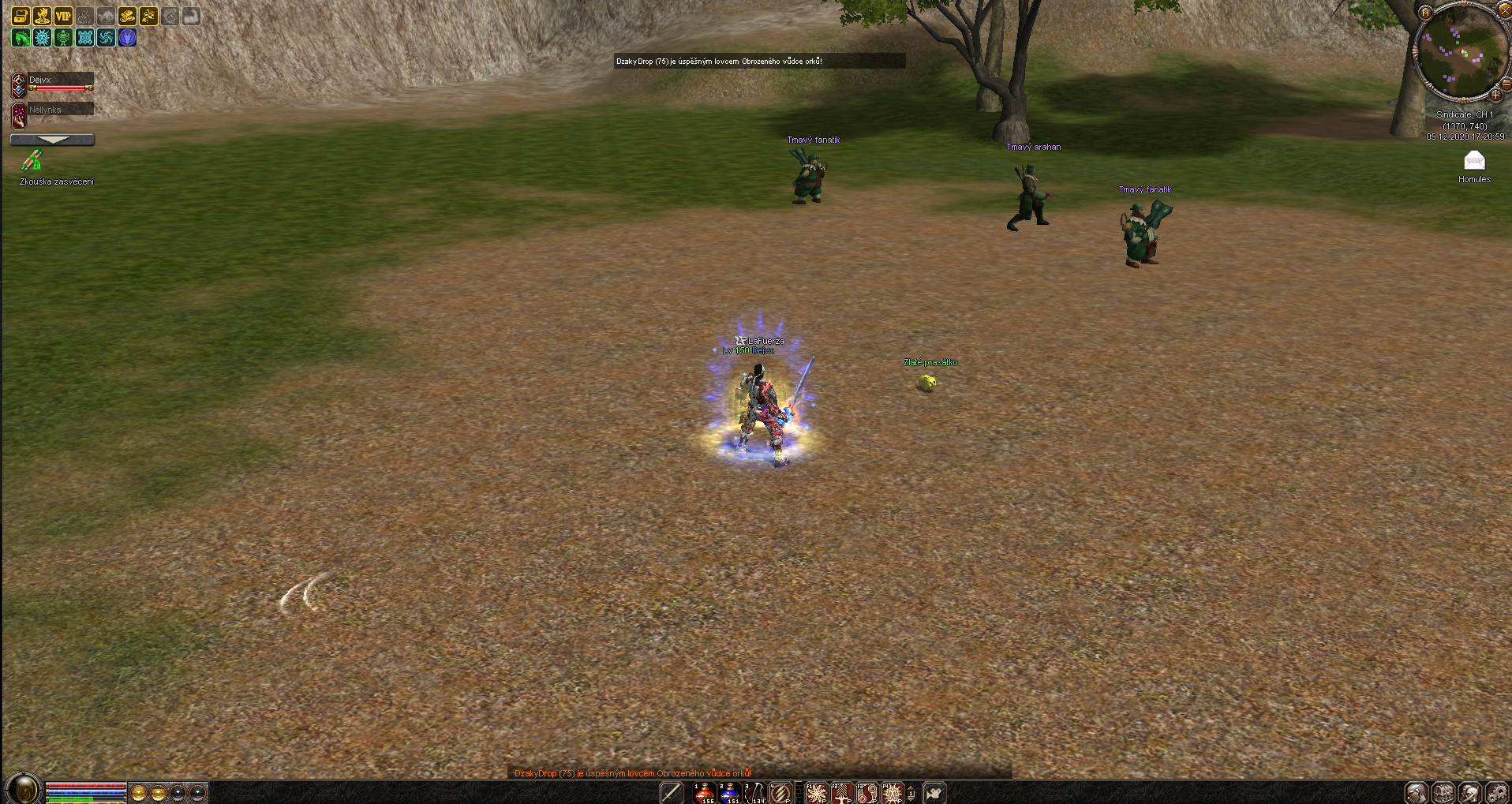Open the Homules message envelope
The height and width of the screenshot is (804, 1512).
click(x=1474, y=162)
